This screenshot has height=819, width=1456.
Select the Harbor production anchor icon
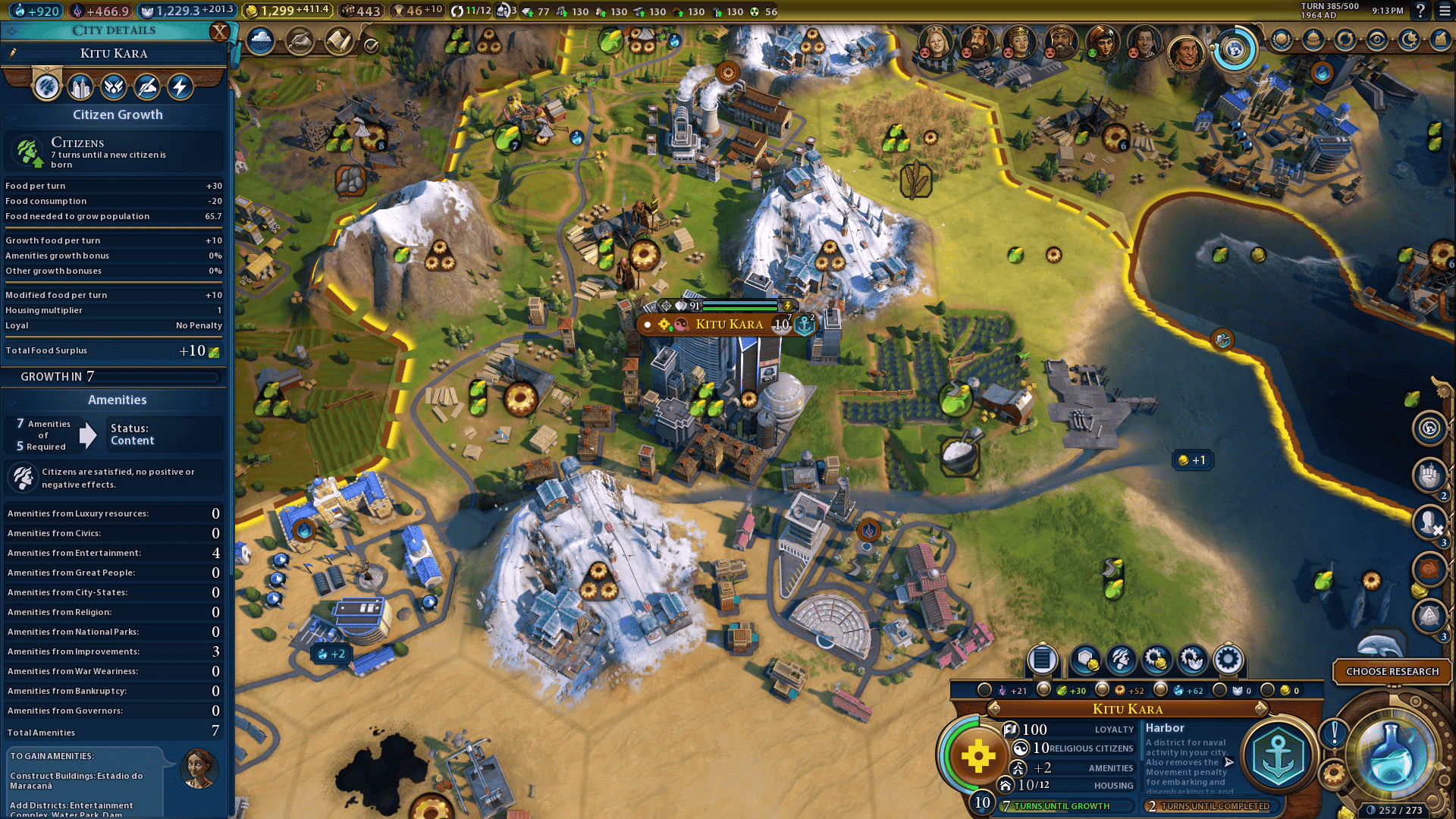tap(1278, 756)
